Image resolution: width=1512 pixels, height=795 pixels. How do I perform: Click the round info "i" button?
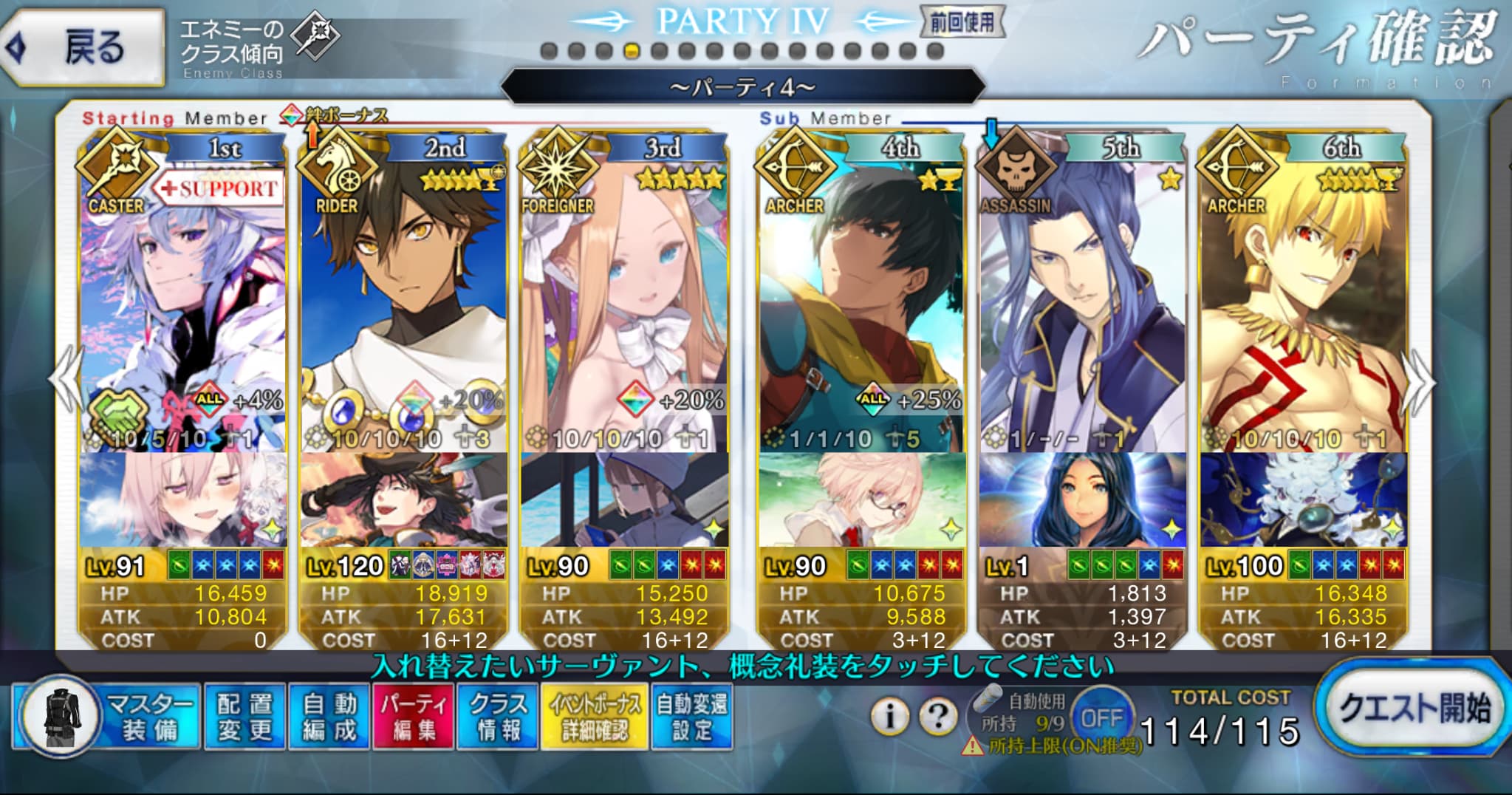[890, 716]
